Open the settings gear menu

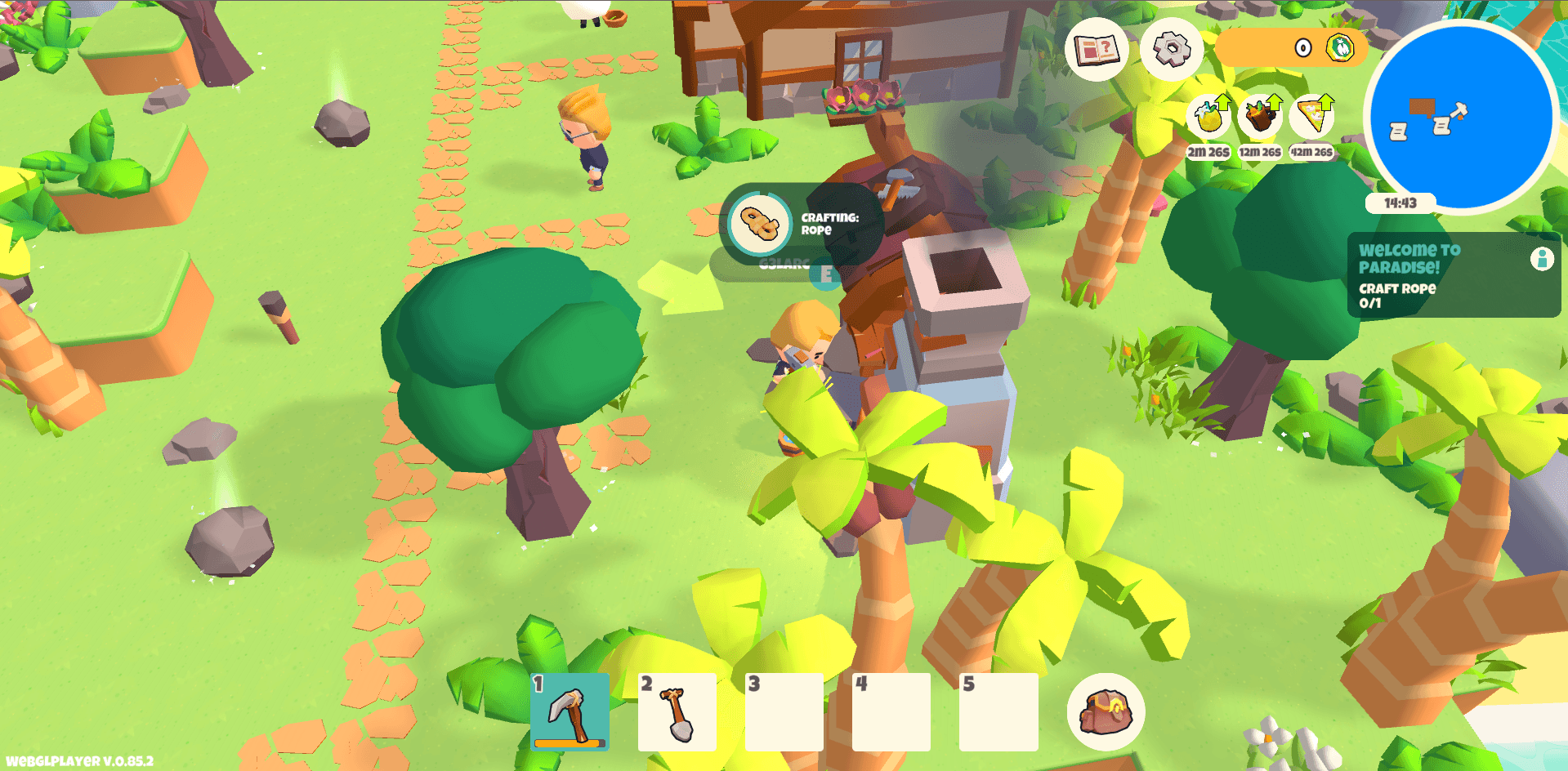(1170, 51)
